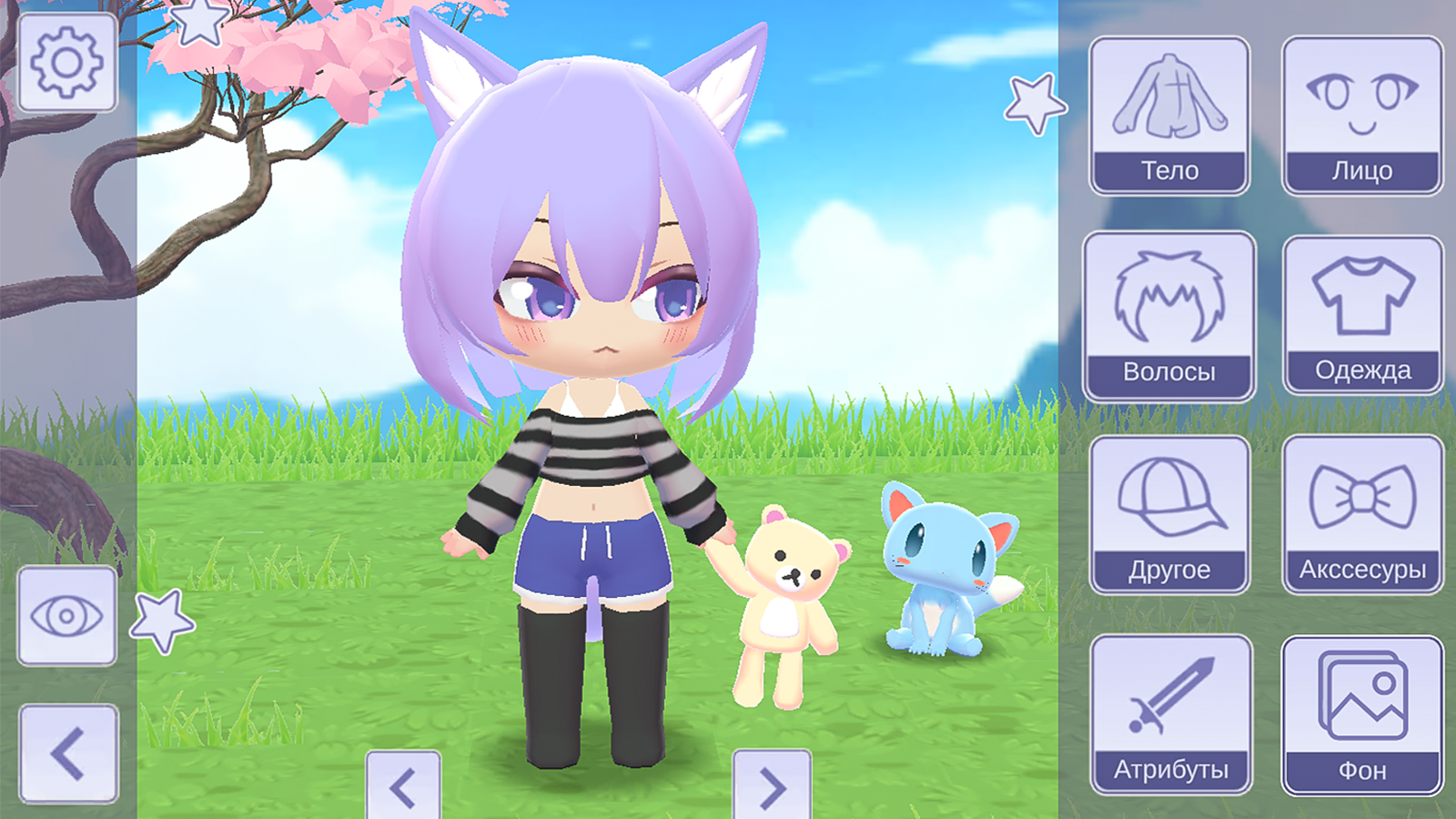Switch to the Фон tab label
Image resolution: width=1456 pixels, height=819 pixels.
pyautogui.click(x=1362, y=771)
